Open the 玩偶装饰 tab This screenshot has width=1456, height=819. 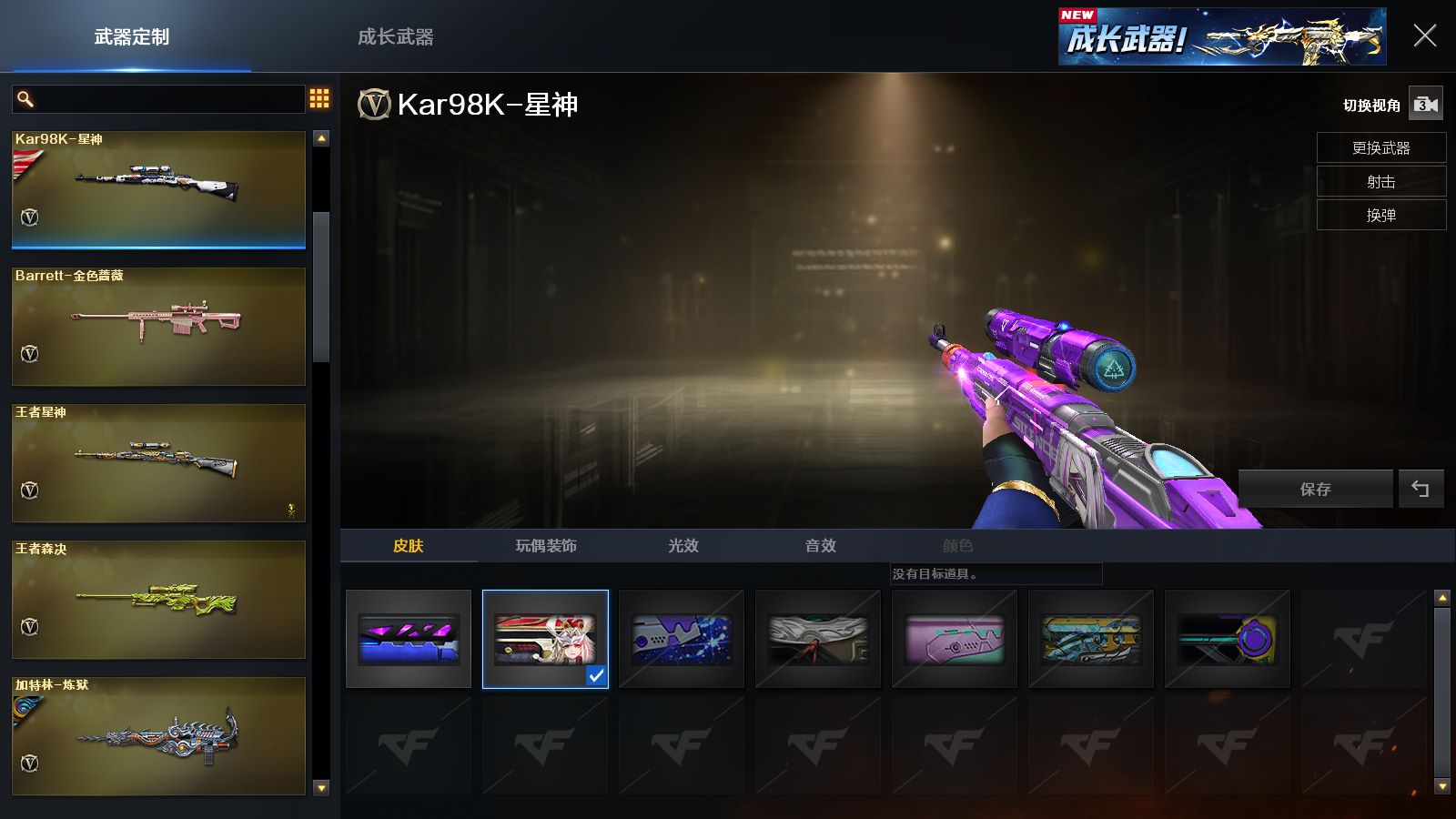[546, 546]
